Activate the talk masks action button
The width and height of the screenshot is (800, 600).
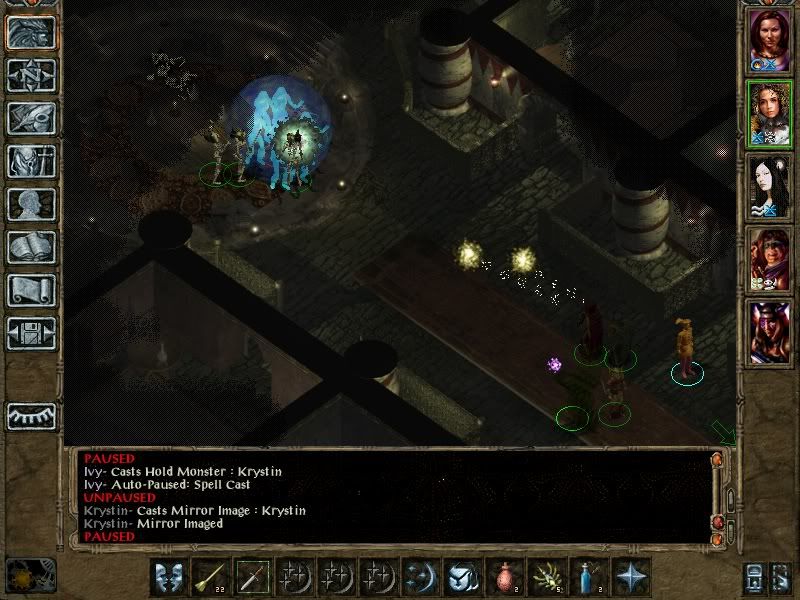pyautogui.click(x=168, y=577)
